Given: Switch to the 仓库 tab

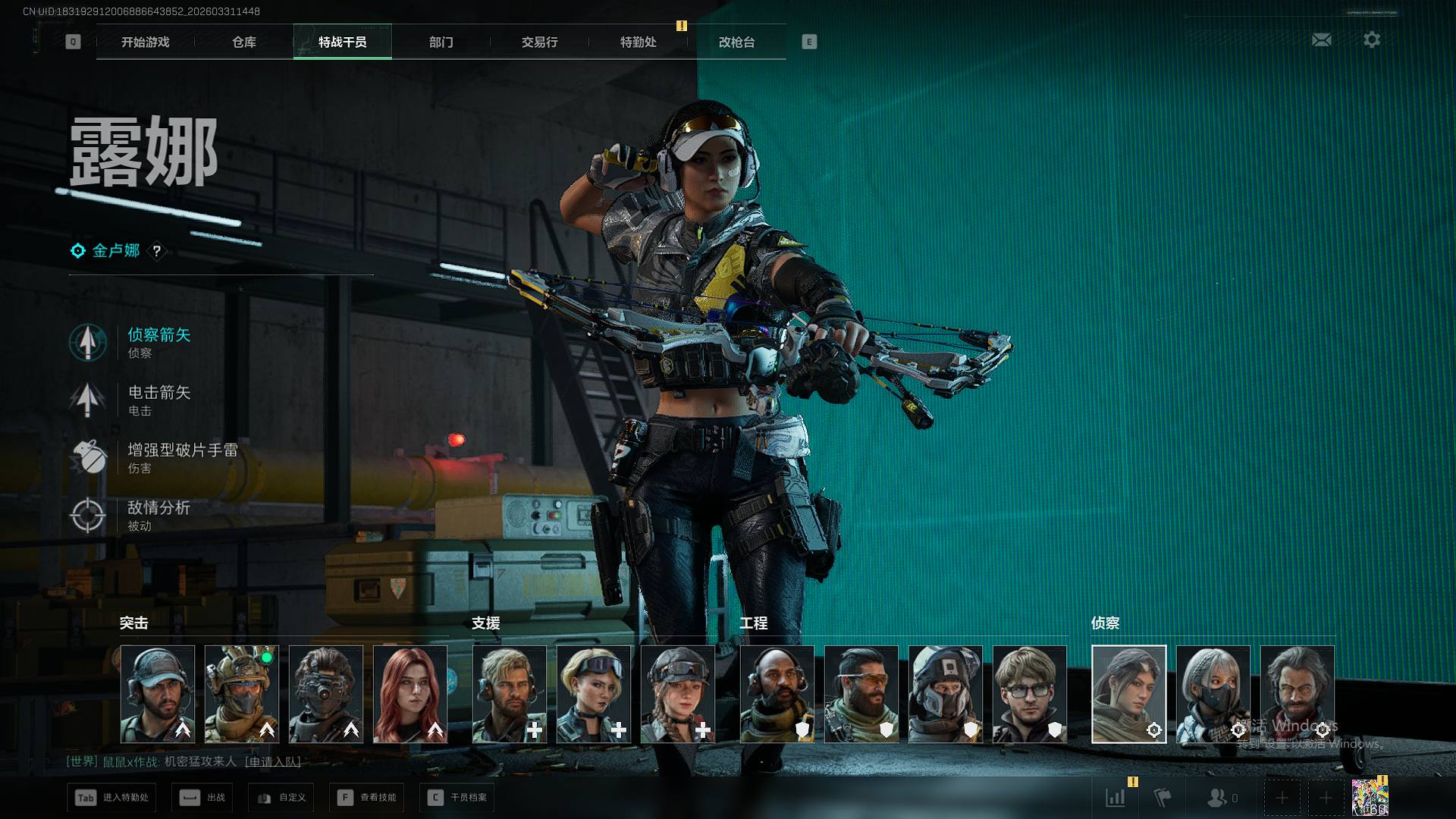Looking at the screenshot, I should 243,42.
